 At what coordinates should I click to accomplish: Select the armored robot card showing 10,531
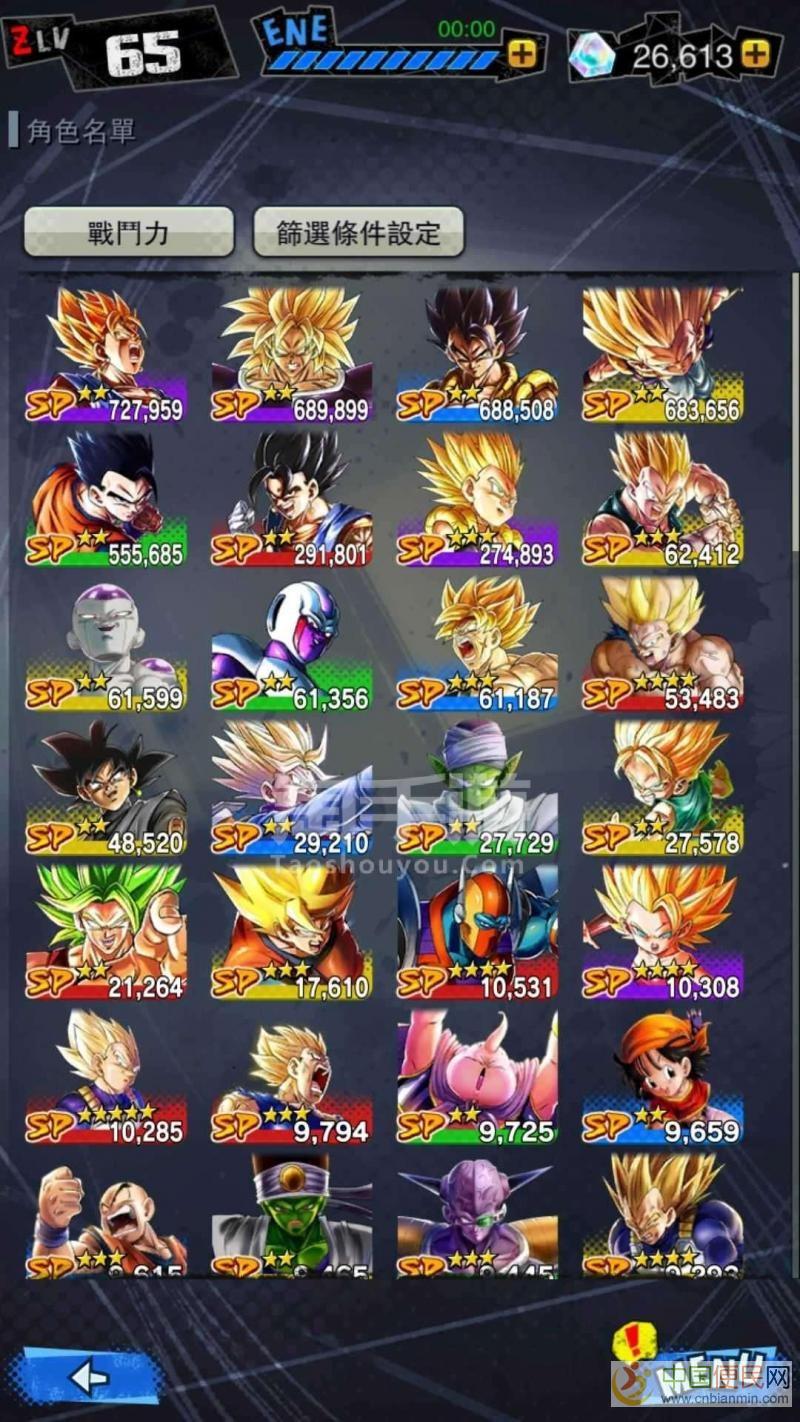[477, 932]
